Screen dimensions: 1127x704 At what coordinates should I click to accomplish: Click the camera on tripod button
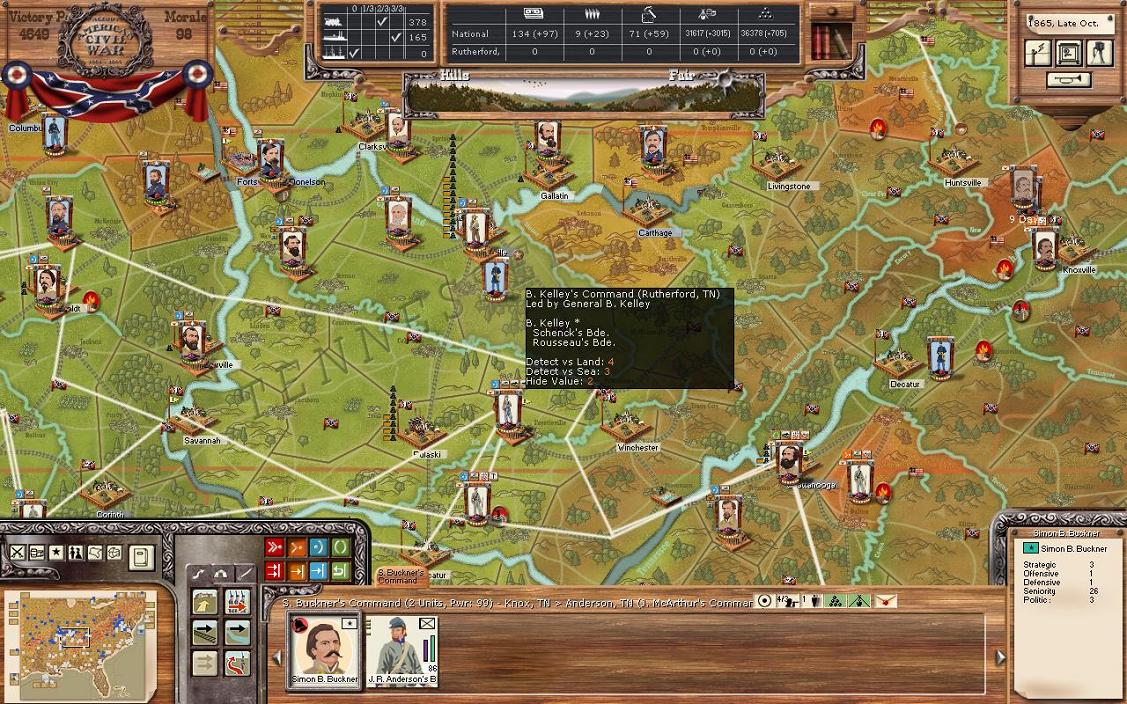click(1099, 53)
